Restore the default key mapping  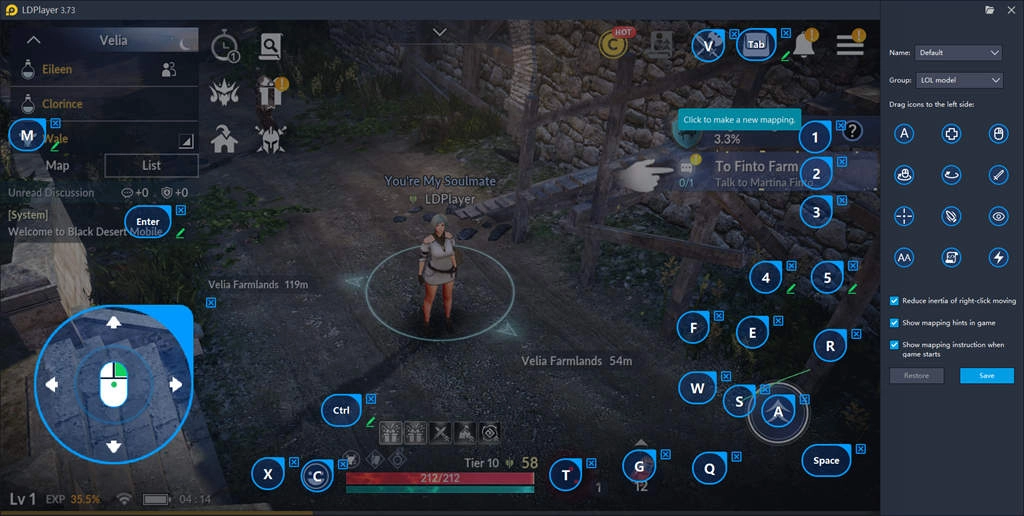pos(916,376)
